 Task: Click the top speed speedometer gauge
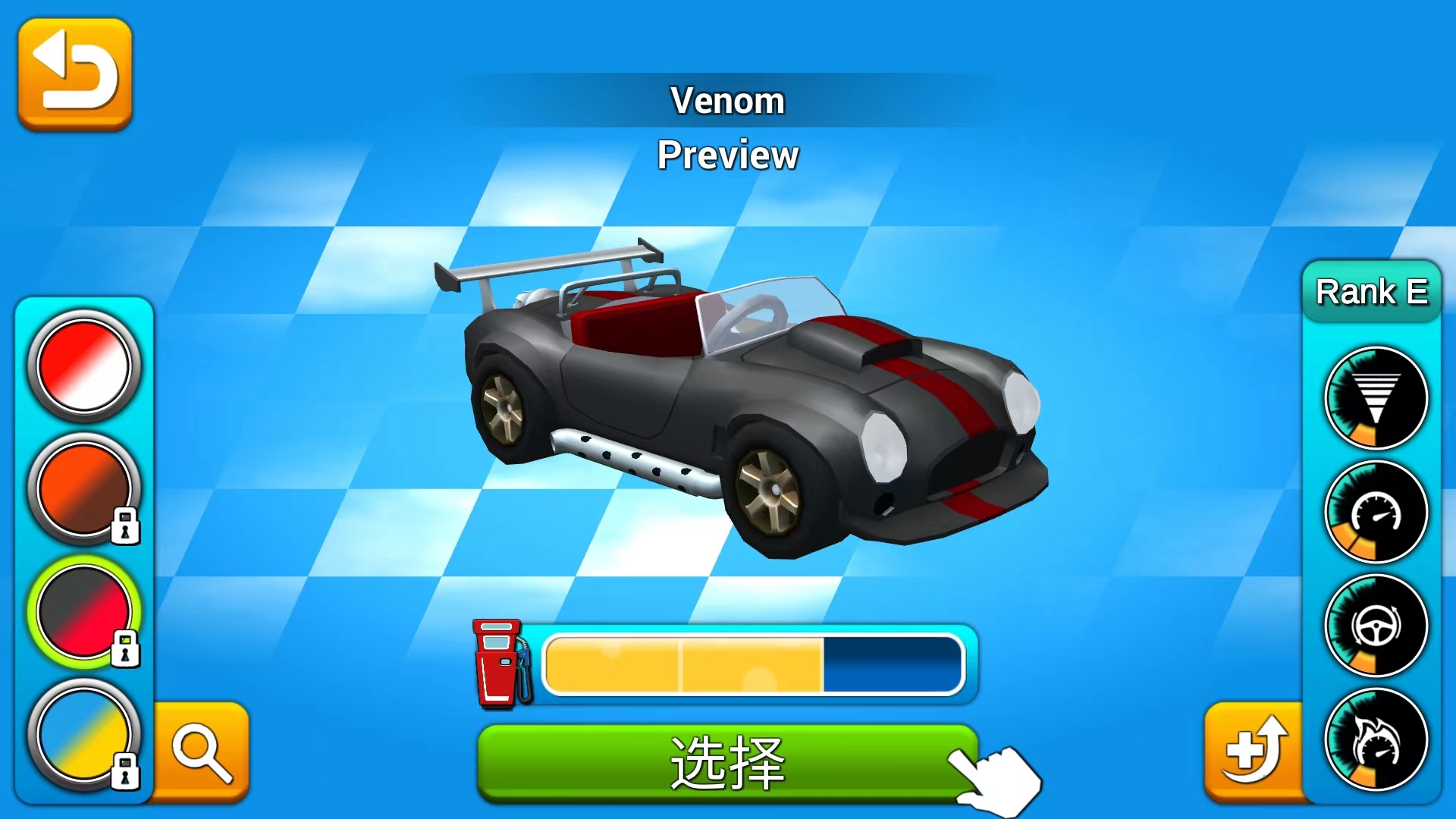coord(1376,512)
